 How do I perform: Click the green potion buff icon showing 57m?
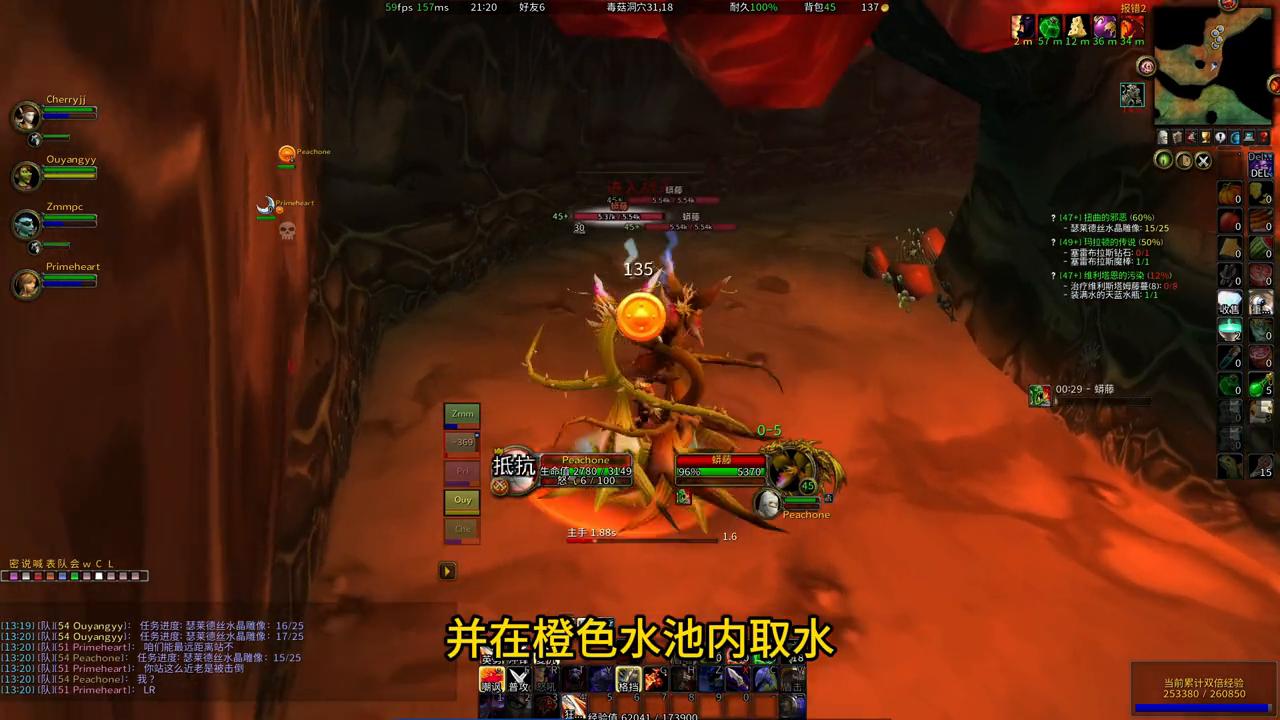1048,28
